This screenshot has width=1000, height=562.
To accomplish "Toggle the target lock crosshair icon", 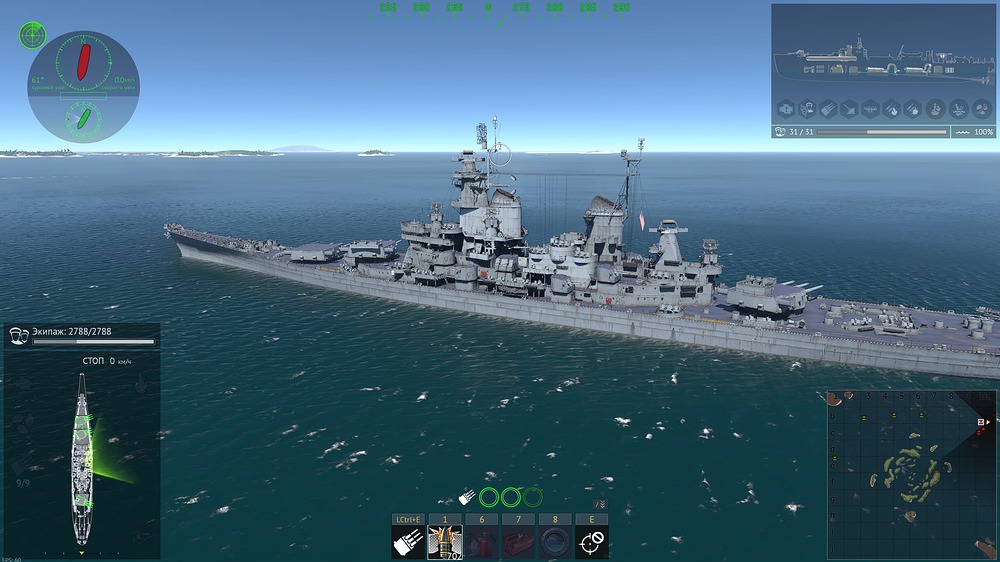I will click(x=591, y=543).
